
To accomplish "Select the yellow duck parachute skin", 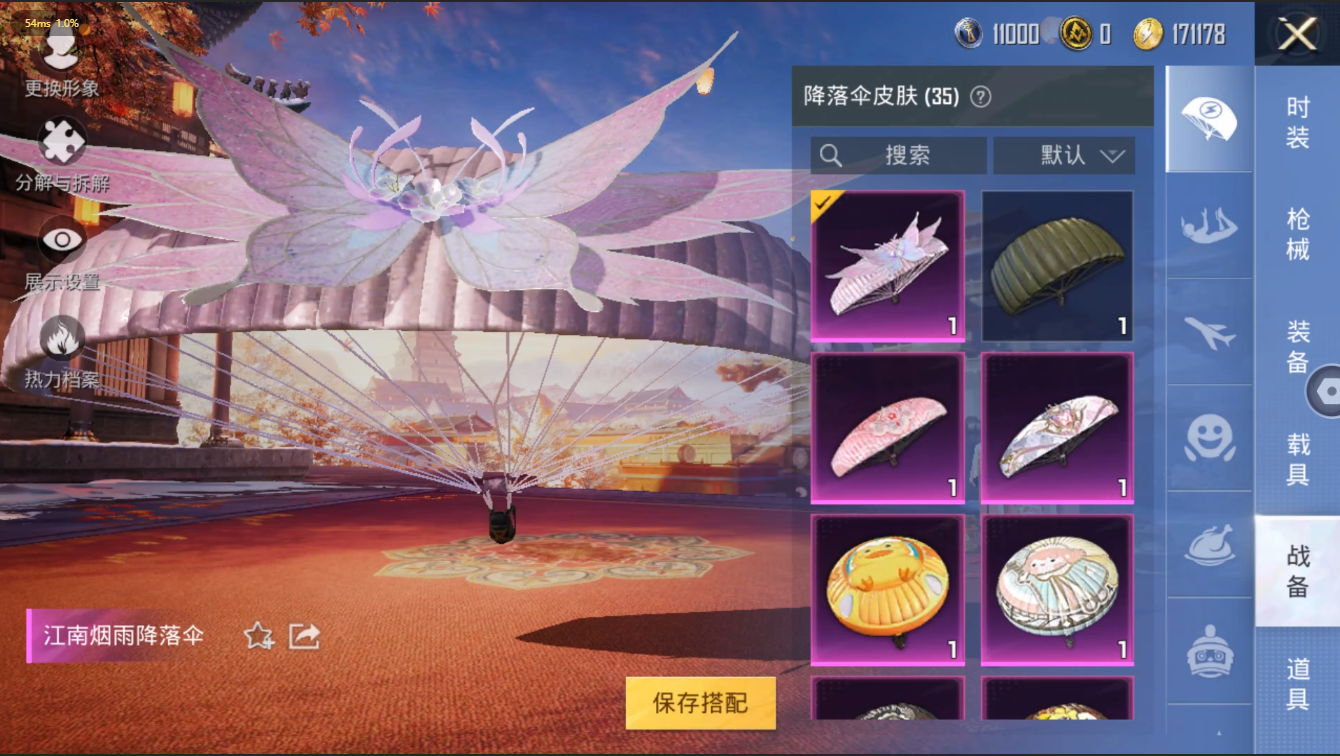I will pyautogui.click(x=887, y=590).
